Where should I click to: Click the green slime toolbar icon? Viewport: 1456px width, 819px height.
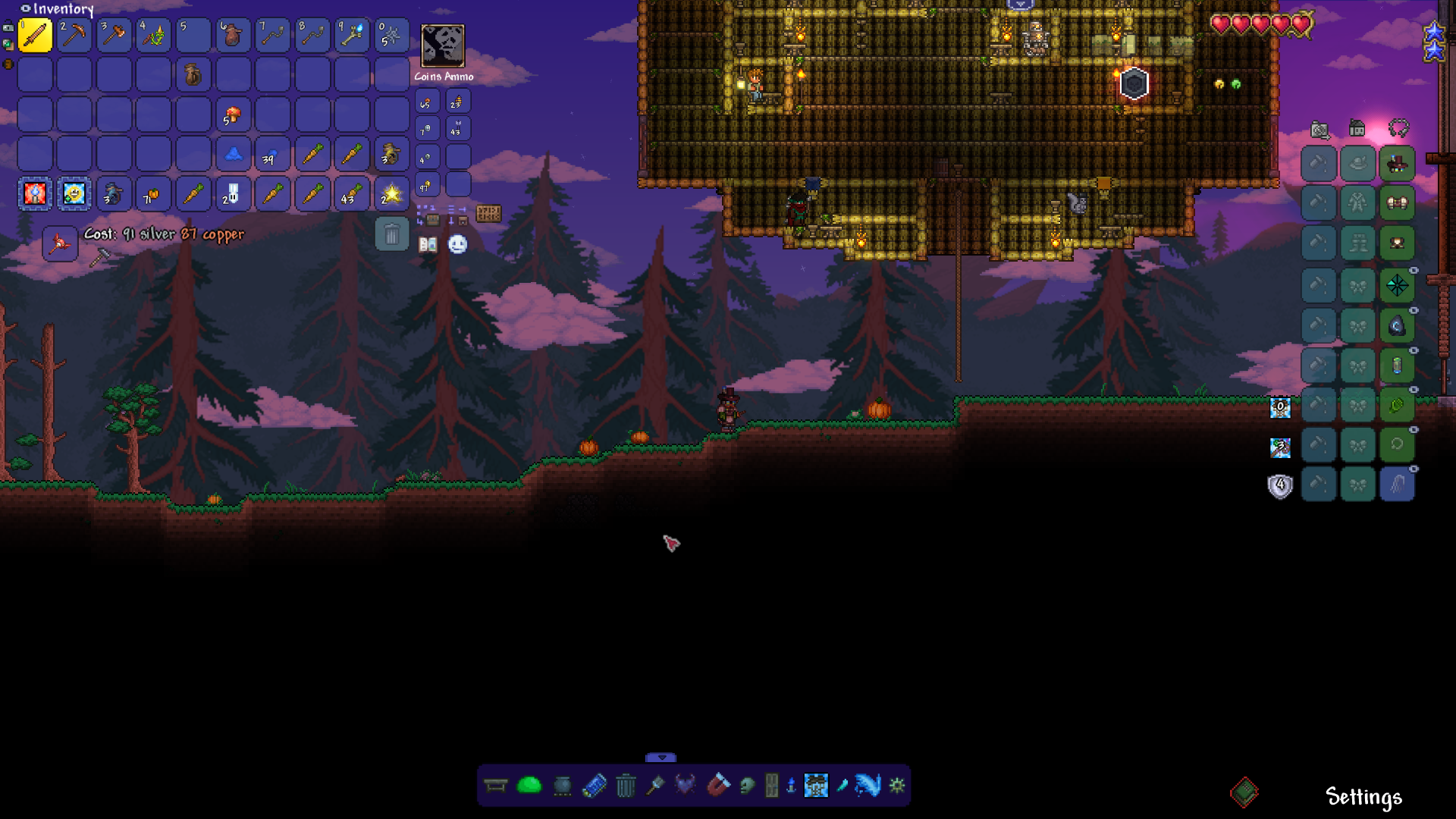529,785
